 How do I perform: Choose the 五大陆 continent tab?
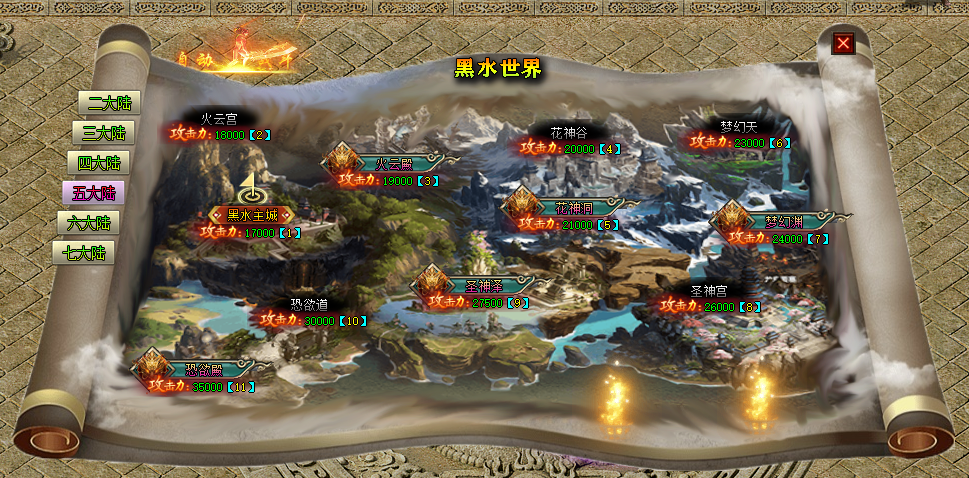pos(93,192)
